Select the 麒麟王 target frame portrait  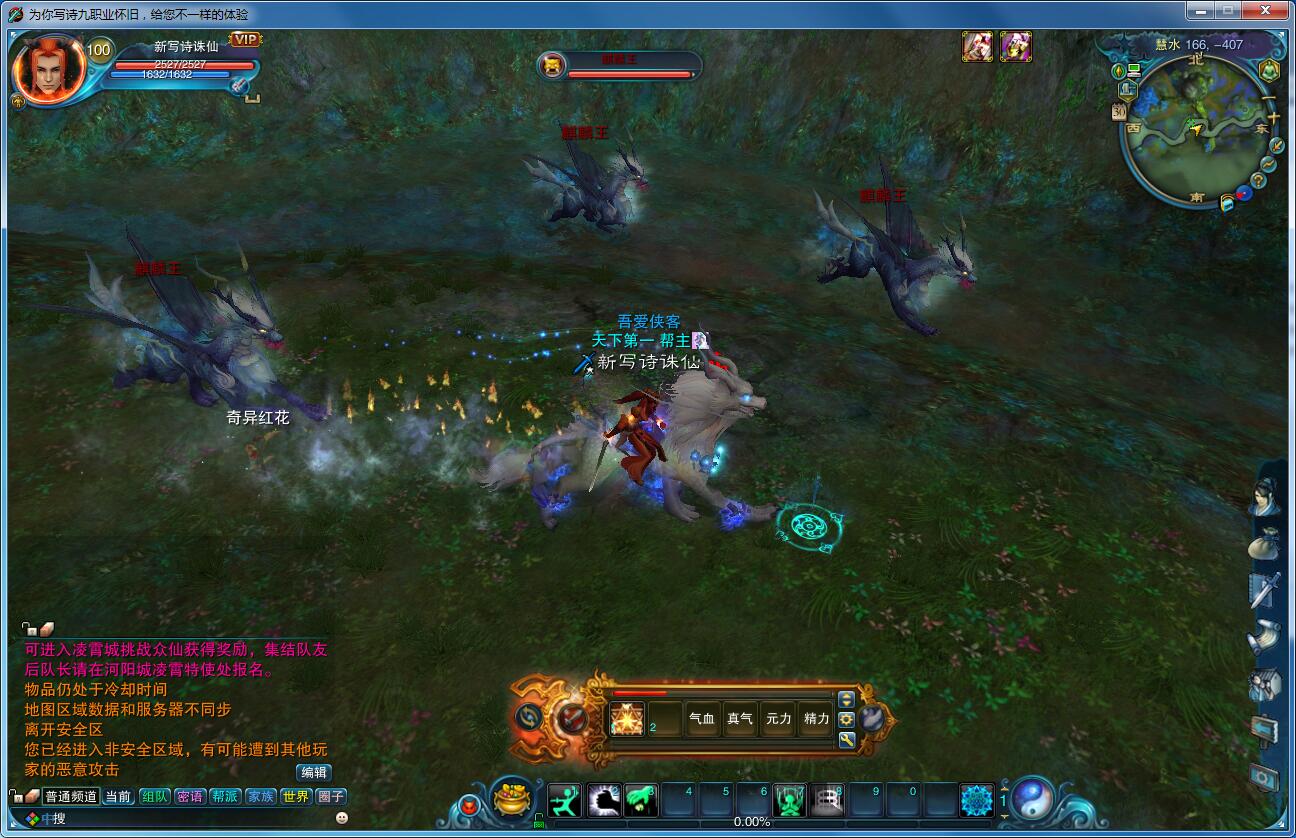pos(551,66)
